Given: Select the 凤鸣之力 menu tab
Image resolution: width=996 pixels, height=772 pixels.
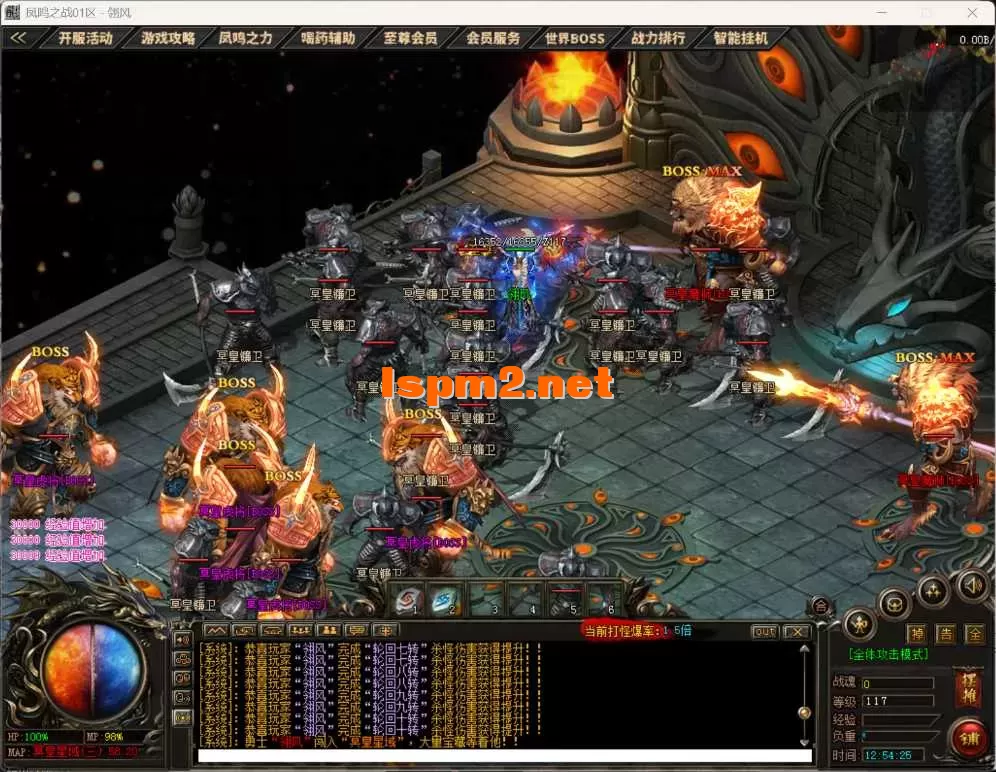Looking at the screenshot, I should [245, 38].
